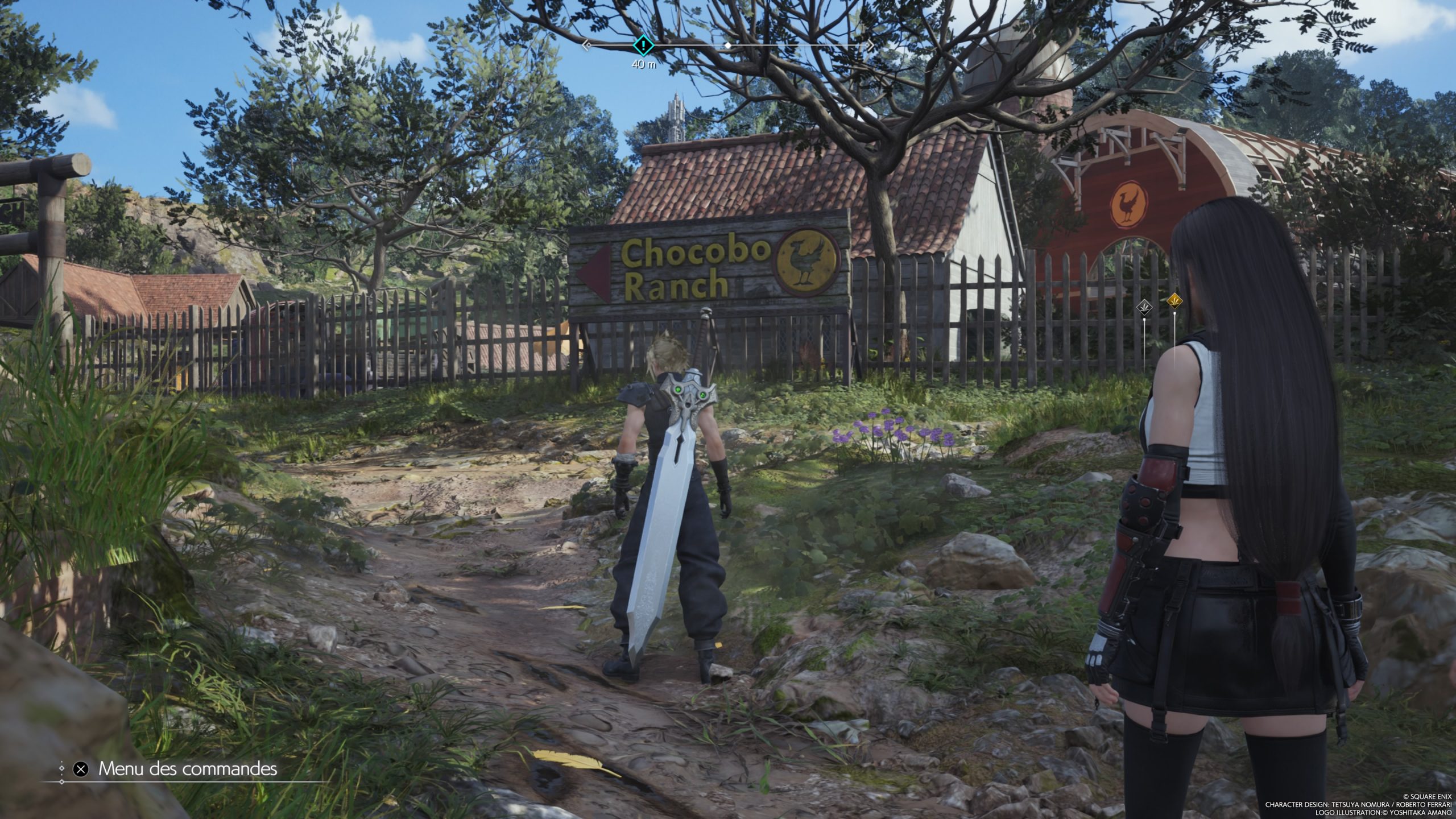The width and height of the screenshot is (1456, 819).
Task: Click the small white diamond on the compass bar
Action: [727, 44]
